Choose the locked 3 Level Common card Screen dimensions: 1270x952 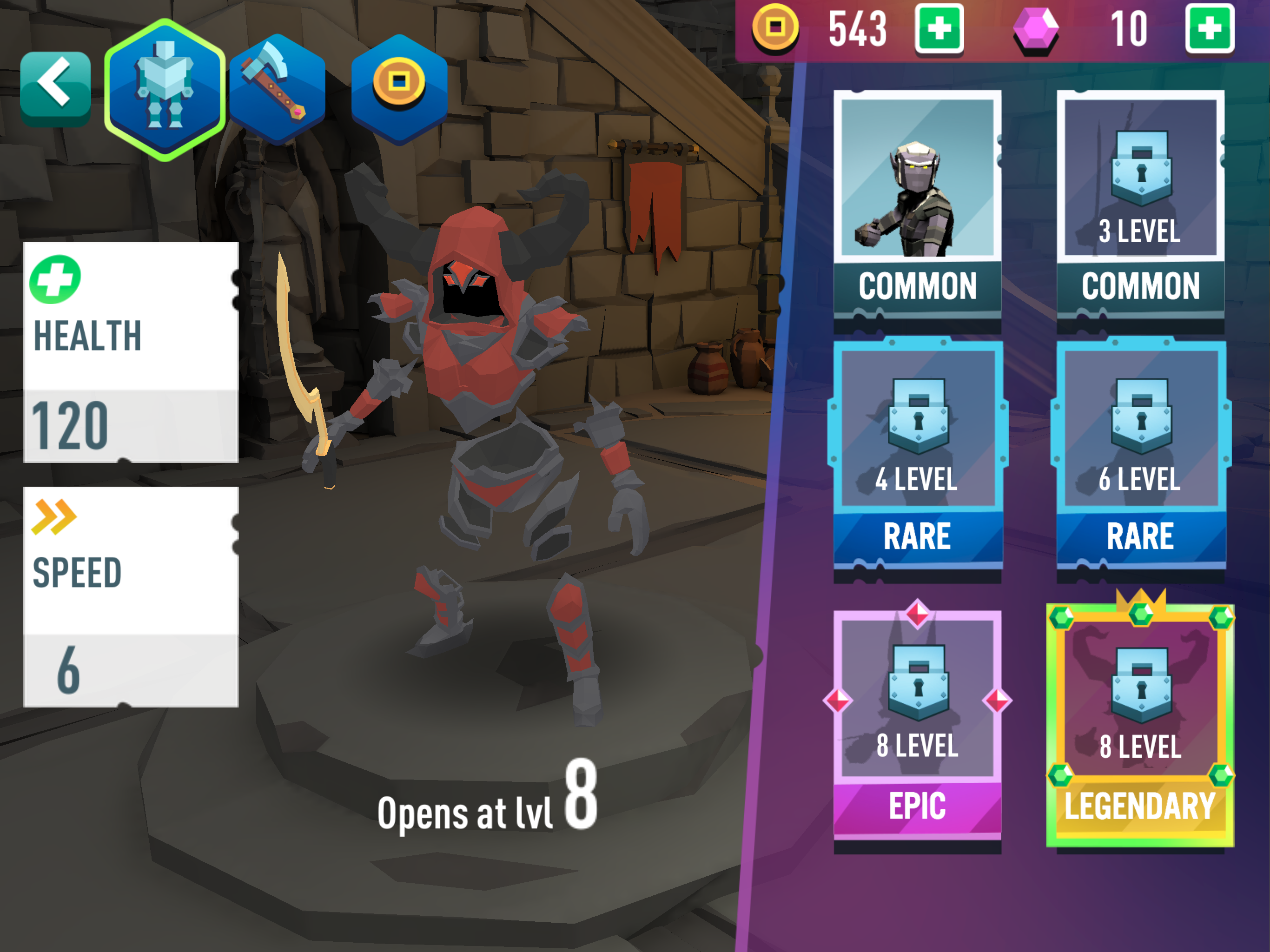tap(1140, 204)
